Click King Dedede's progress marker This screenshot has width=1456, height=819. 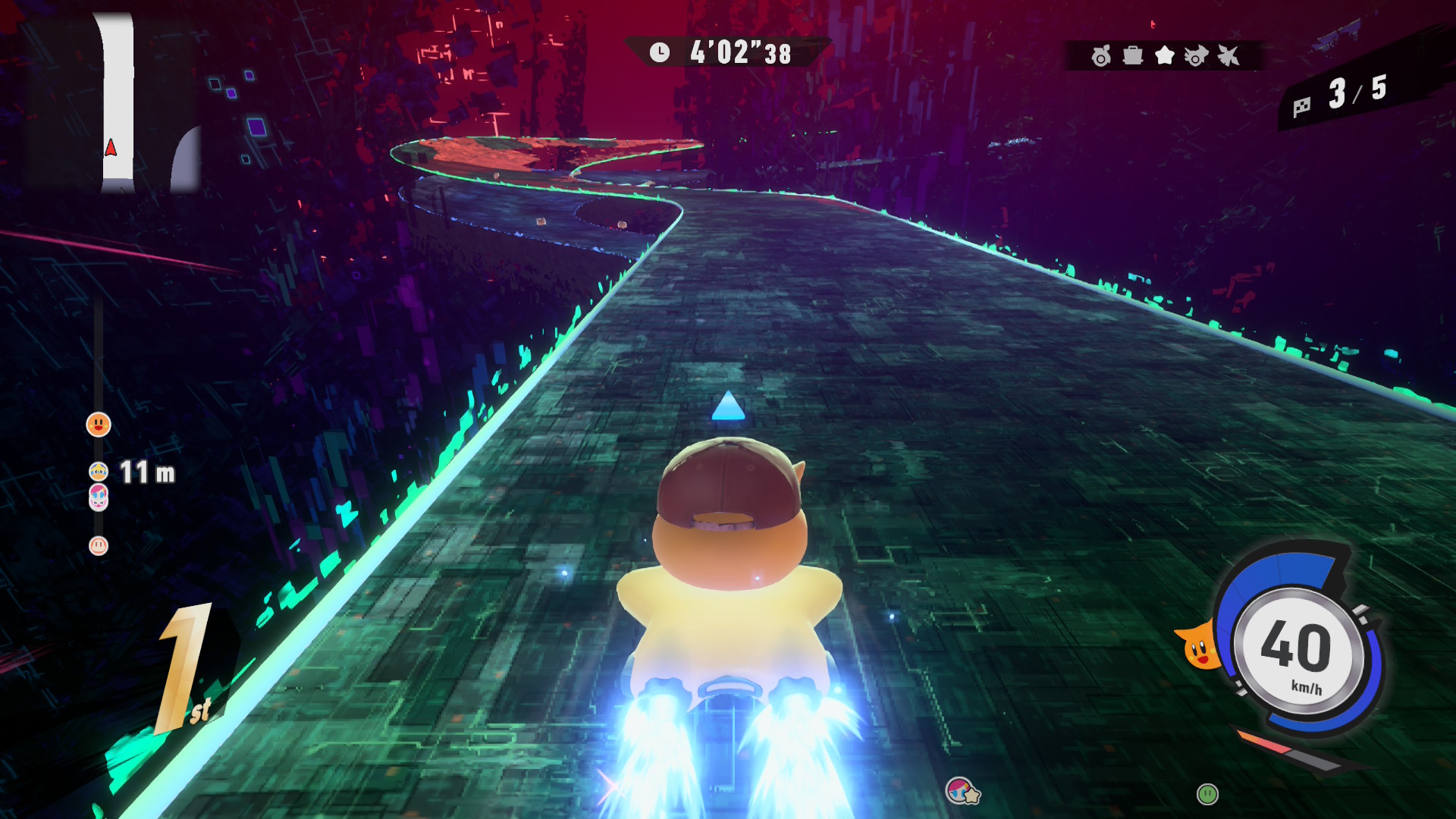[x=99, y=472]
